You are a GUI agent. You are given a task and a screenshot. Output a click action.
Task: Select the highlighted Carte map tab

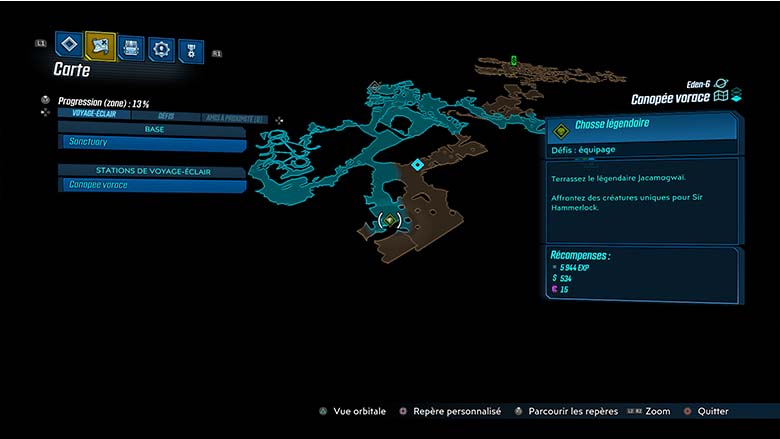pos(100,45)
